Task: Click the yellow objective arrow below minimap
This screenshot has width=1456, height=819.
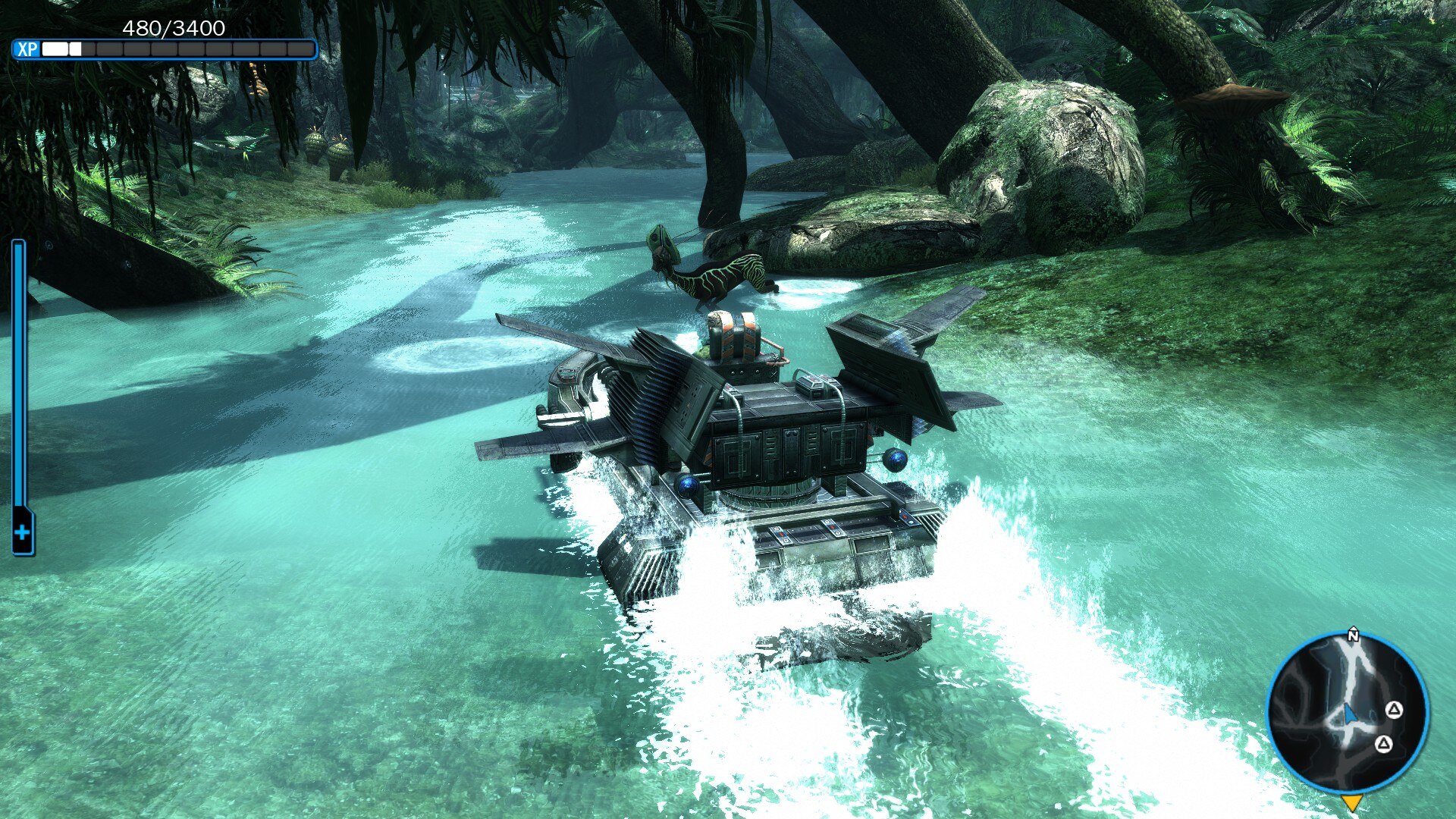Action: tap(1353, 802)
